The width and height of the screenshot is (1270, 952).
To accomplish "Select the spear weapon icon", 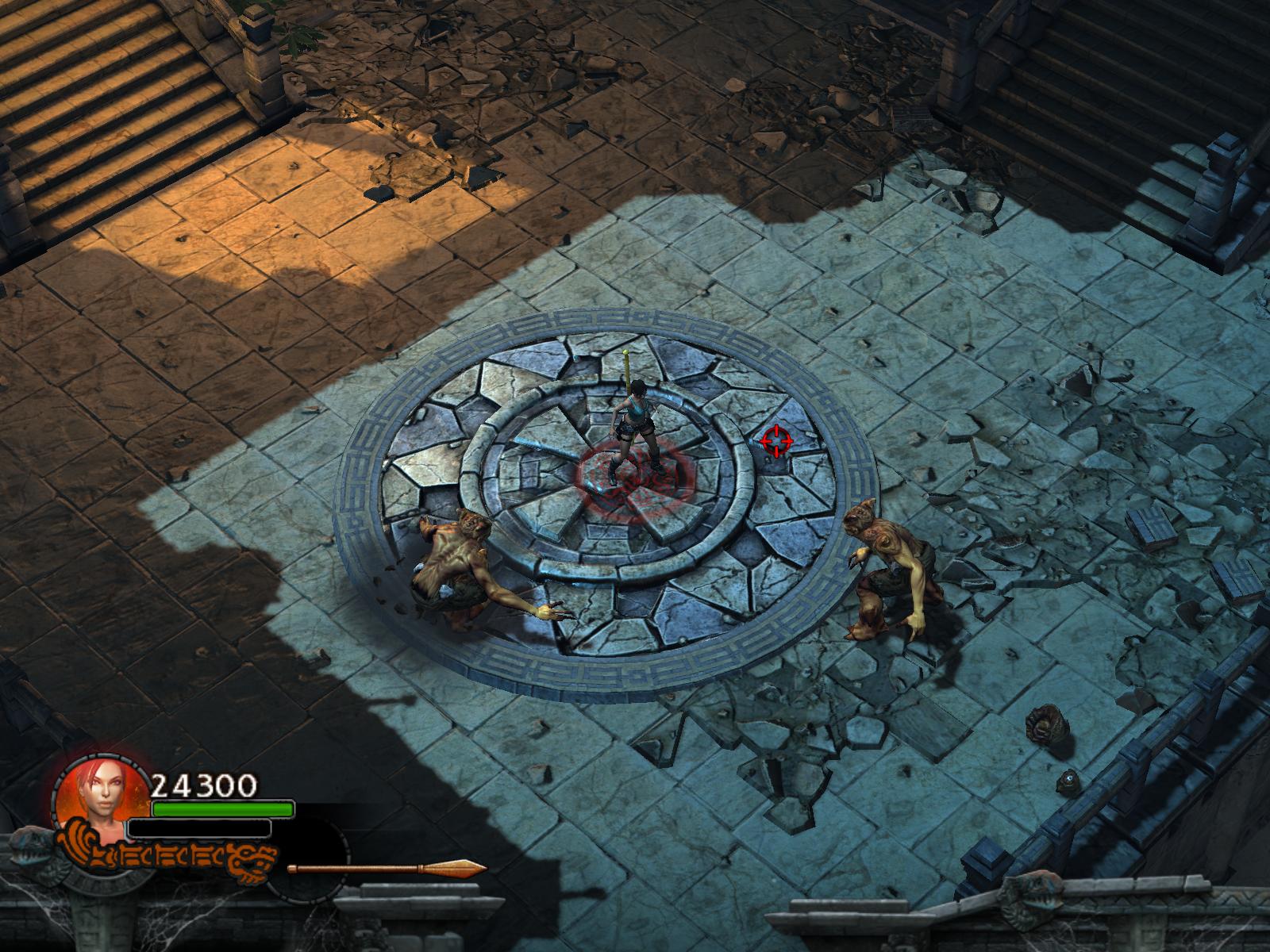I will pos(387,868).
